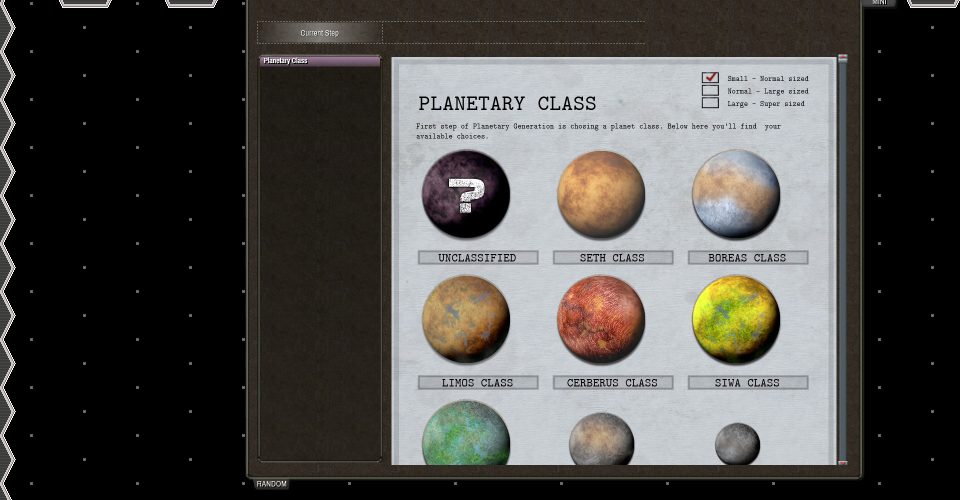Click the Mini button at the top
The width and height of the screenshot is (960, 500).
coord(879,3)
